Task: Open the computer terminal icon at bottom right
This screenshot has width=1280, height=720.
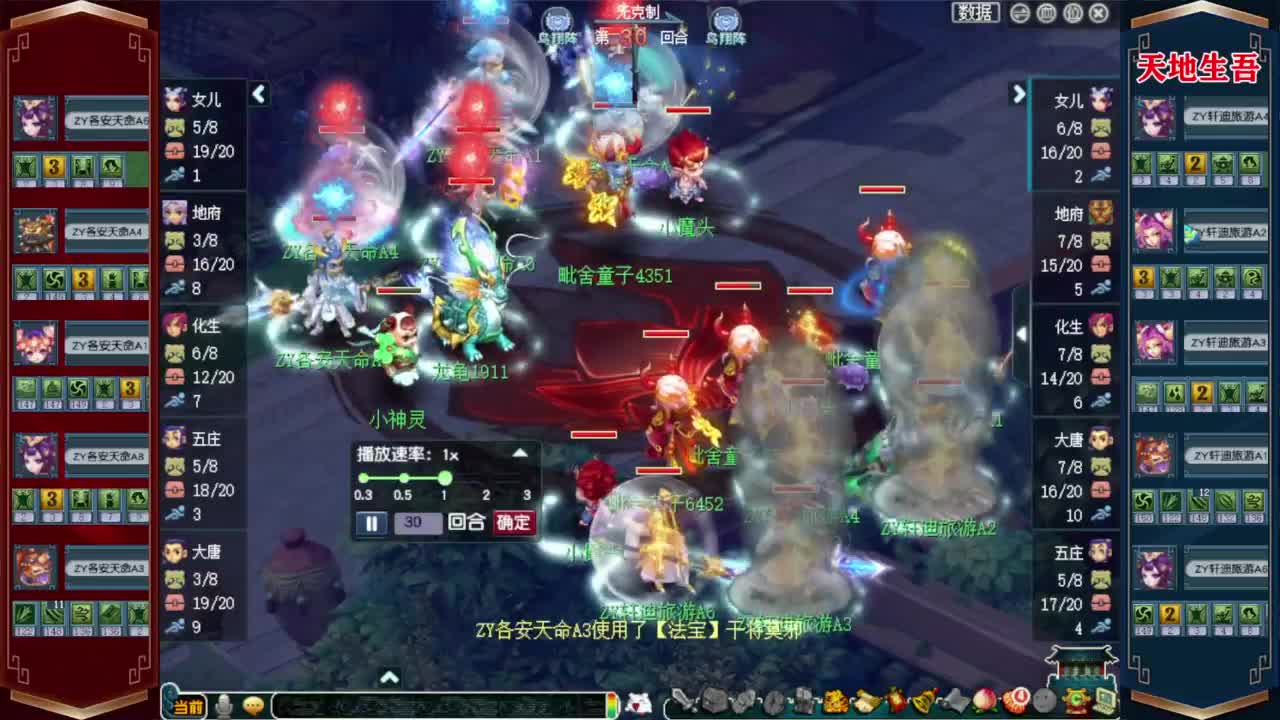Action: coord(1105,700)
